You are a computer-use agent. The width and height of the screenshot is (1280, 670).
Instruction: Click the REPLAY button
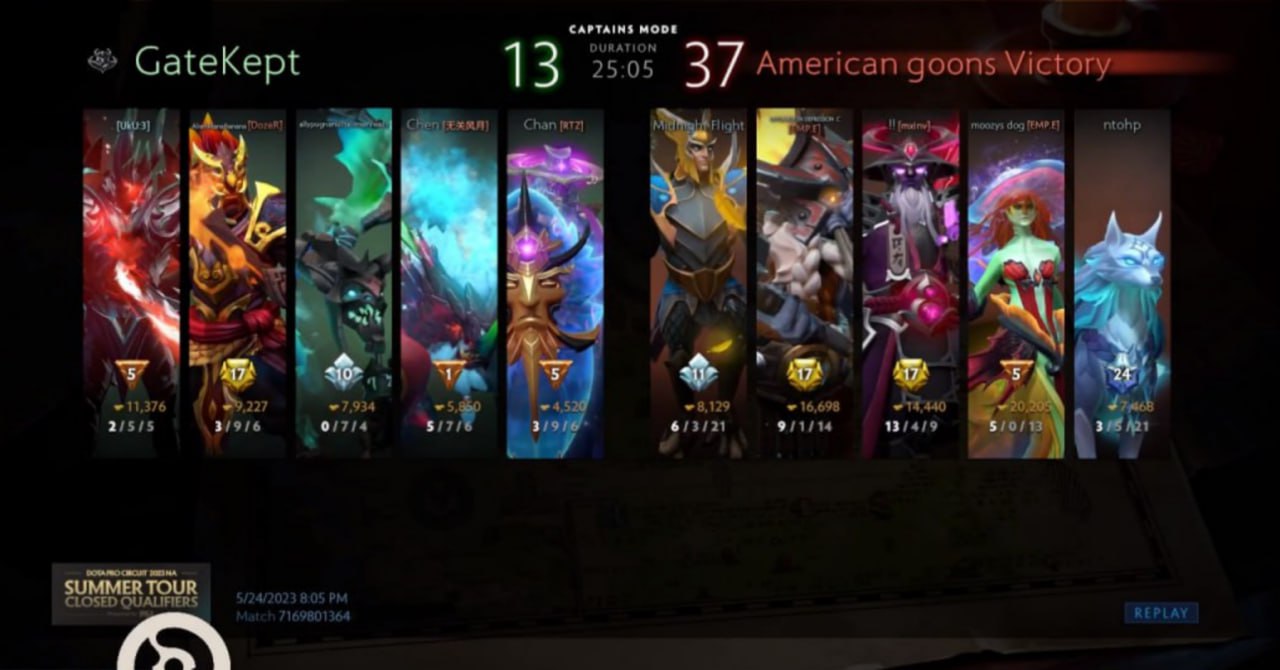pos(1160,613)
